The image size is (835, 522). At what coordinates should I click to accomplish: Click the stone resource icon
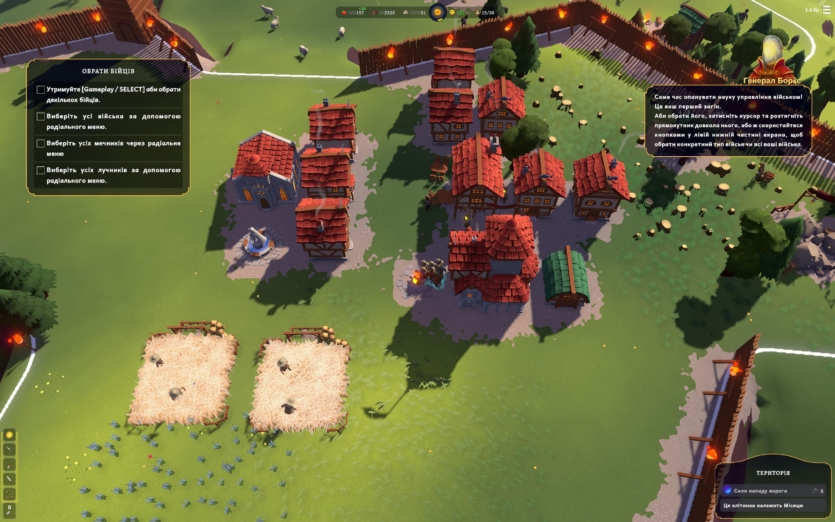click(404, 13)
